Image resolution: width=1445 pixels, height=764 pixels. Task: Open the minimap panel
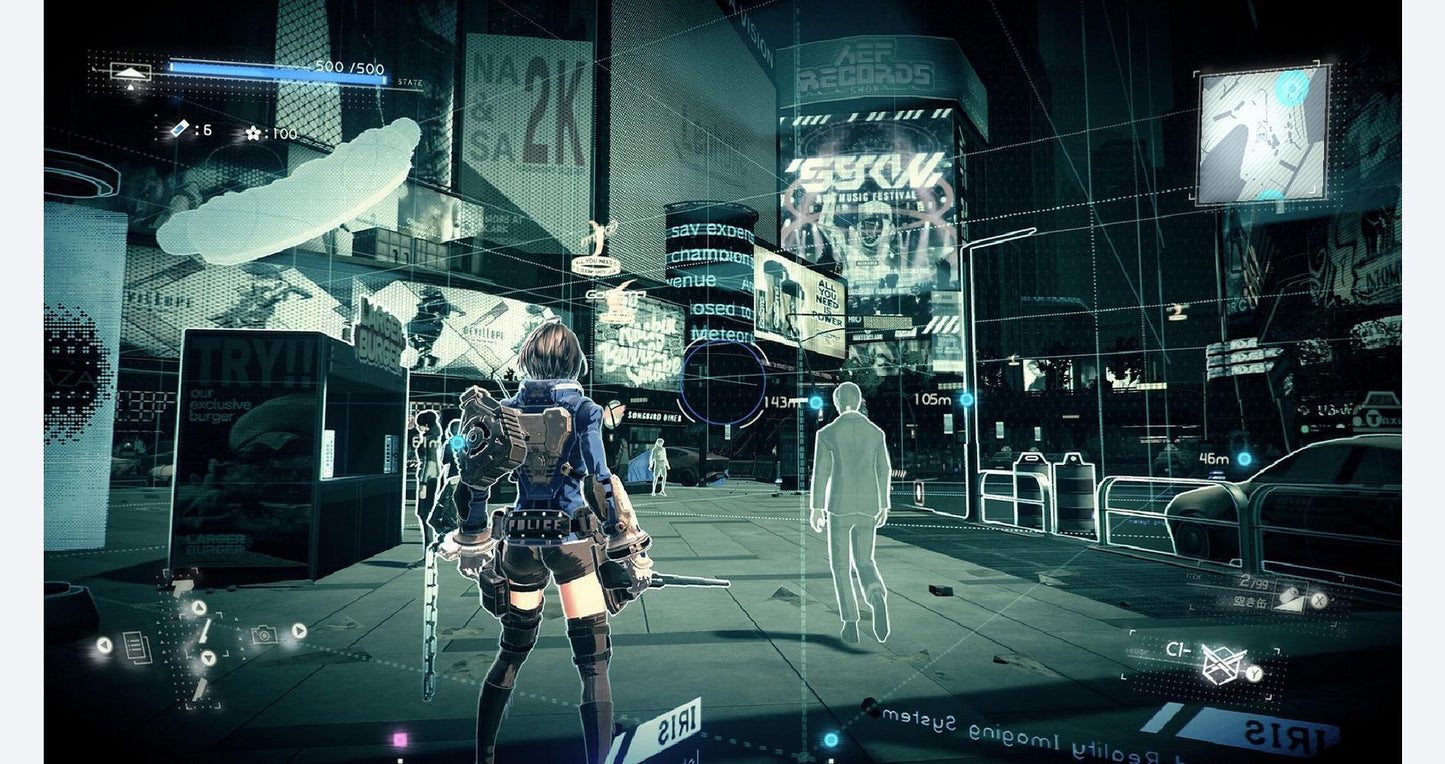[x=1263, y=134]
